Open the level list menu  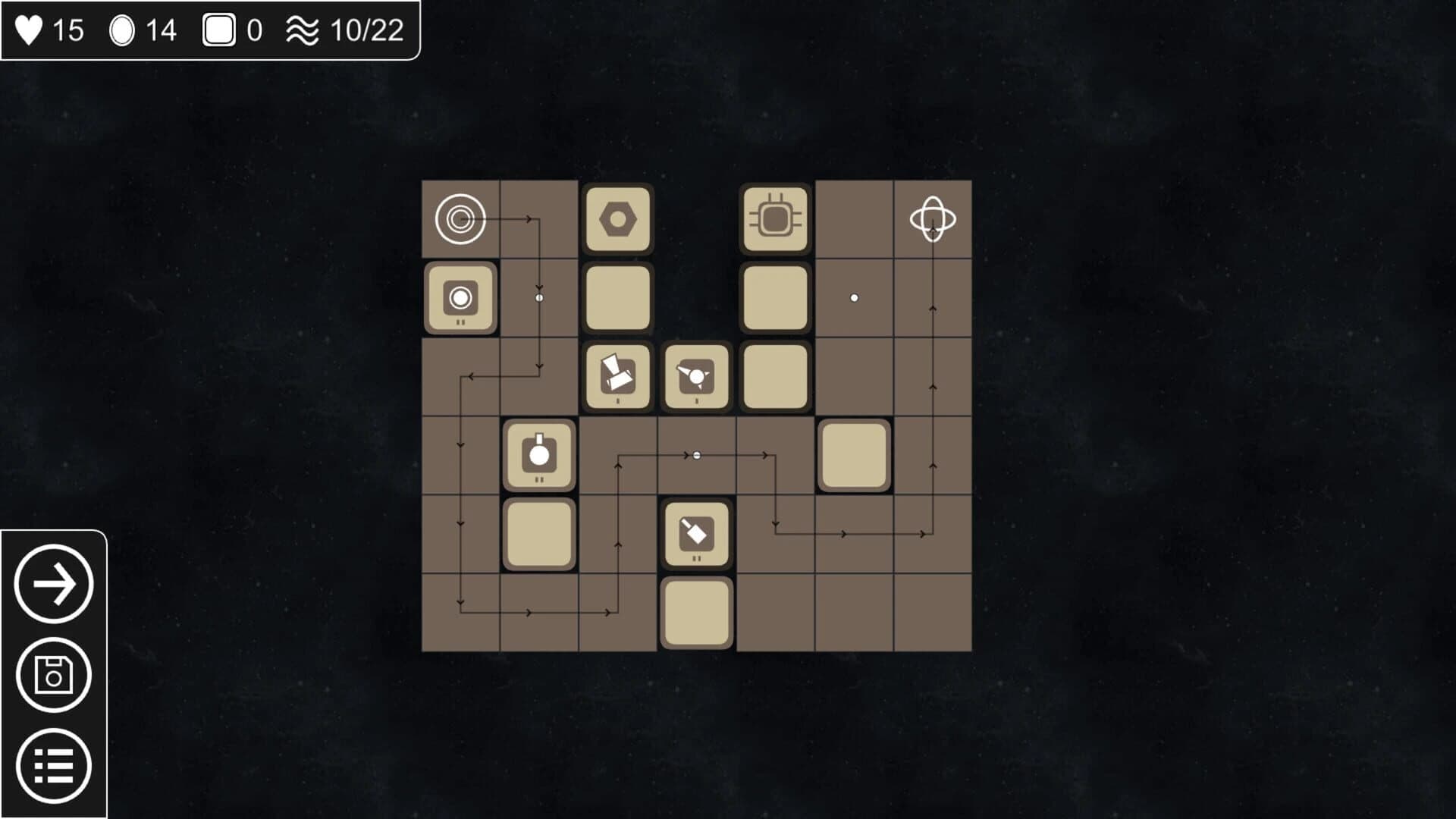[54, 767]
